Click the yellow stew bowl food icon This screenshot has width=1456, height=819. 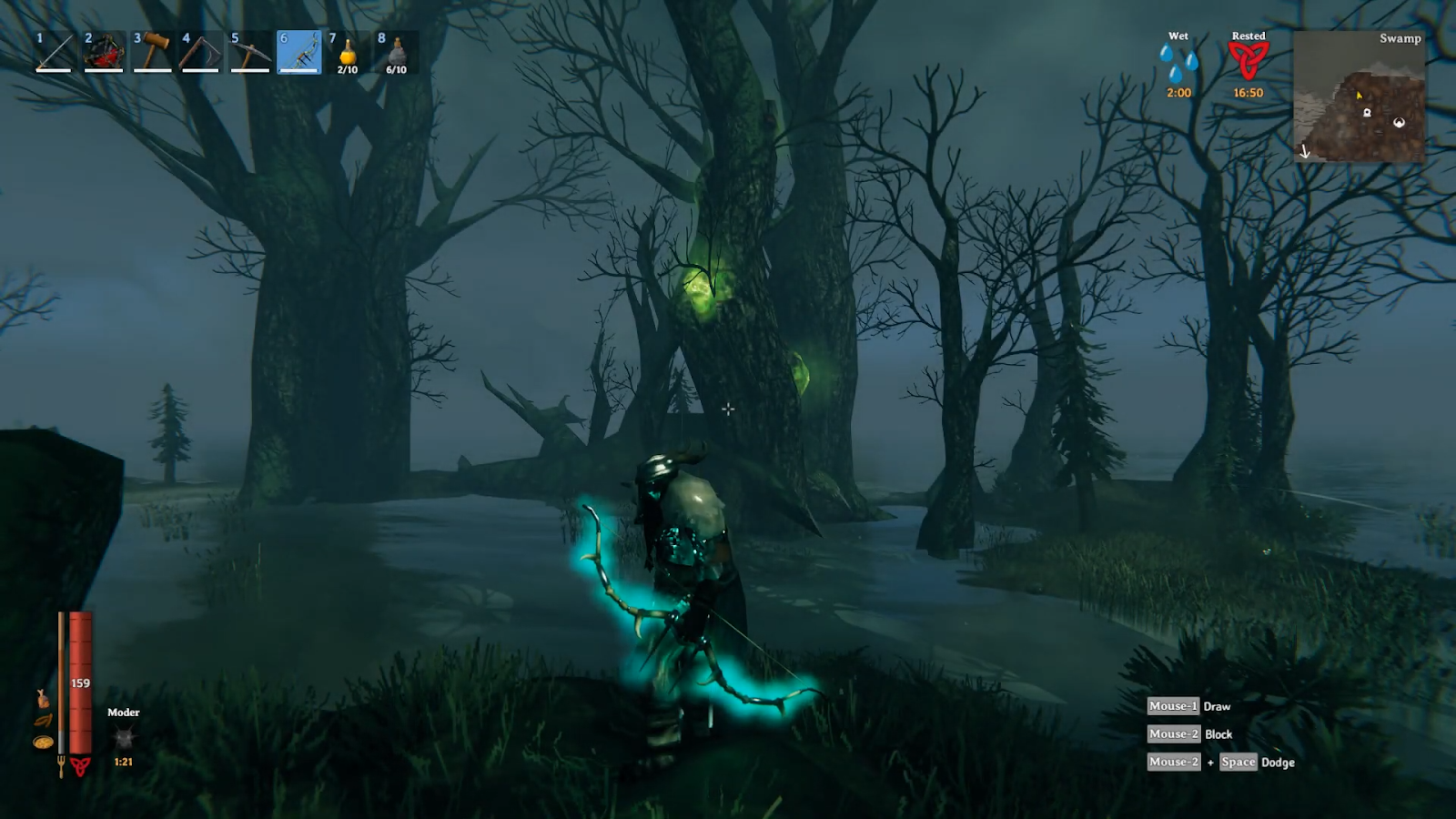(42, 743)
